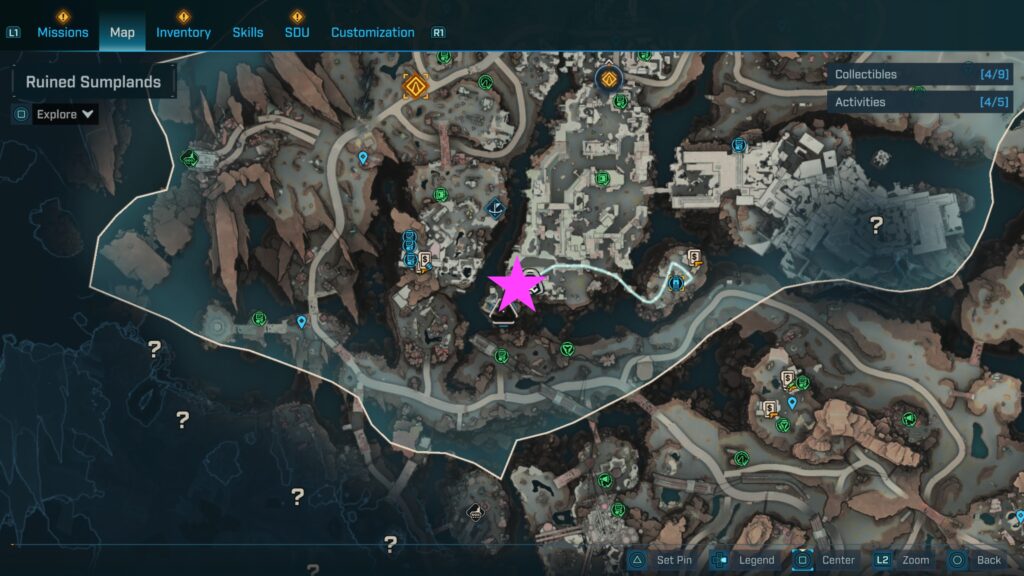Expand the Explore dropdown
Screen dimensions: 1024x576
pos(66,114)
